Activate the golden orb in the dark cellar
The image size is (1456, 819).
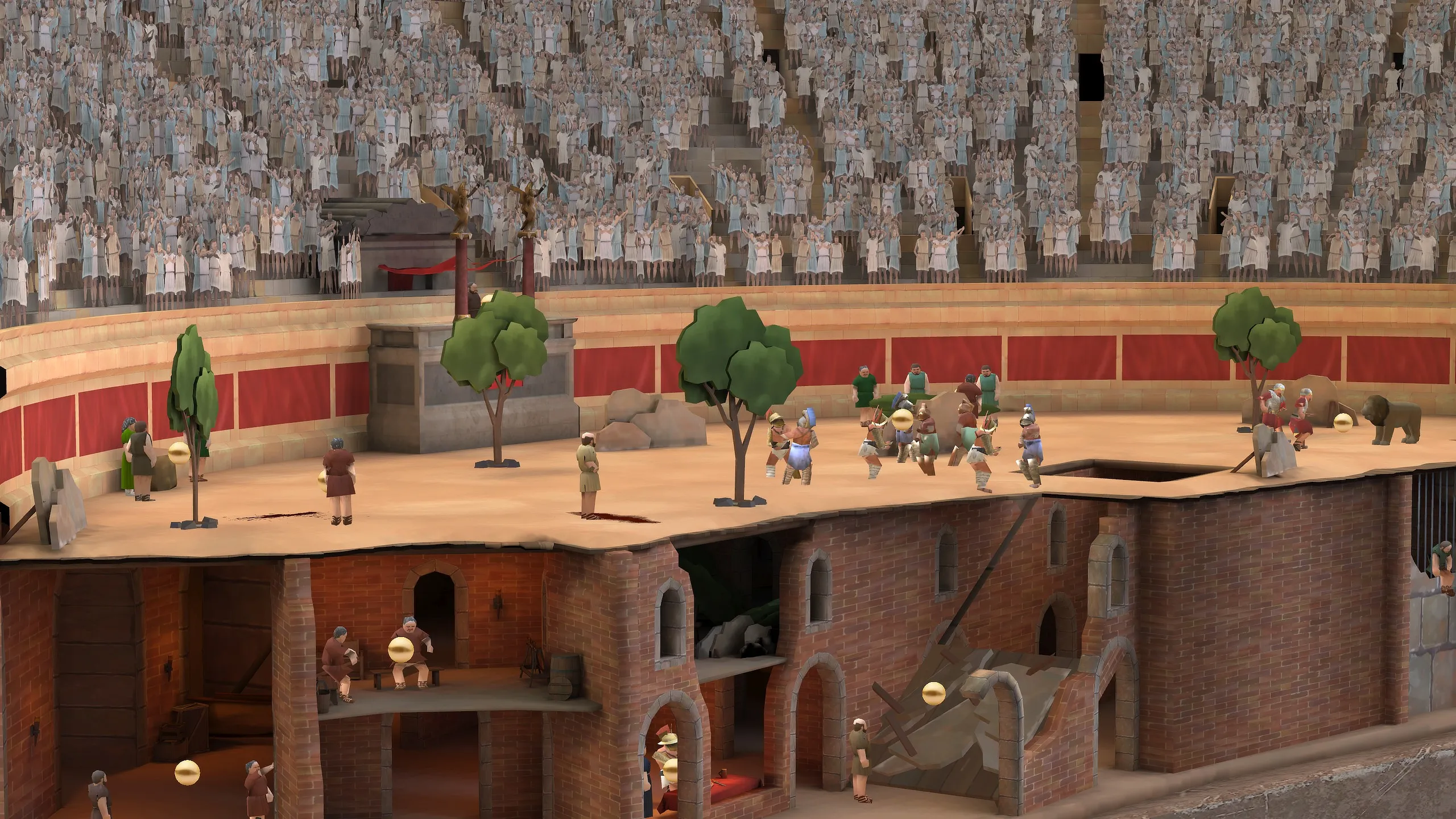pos(187,772)
